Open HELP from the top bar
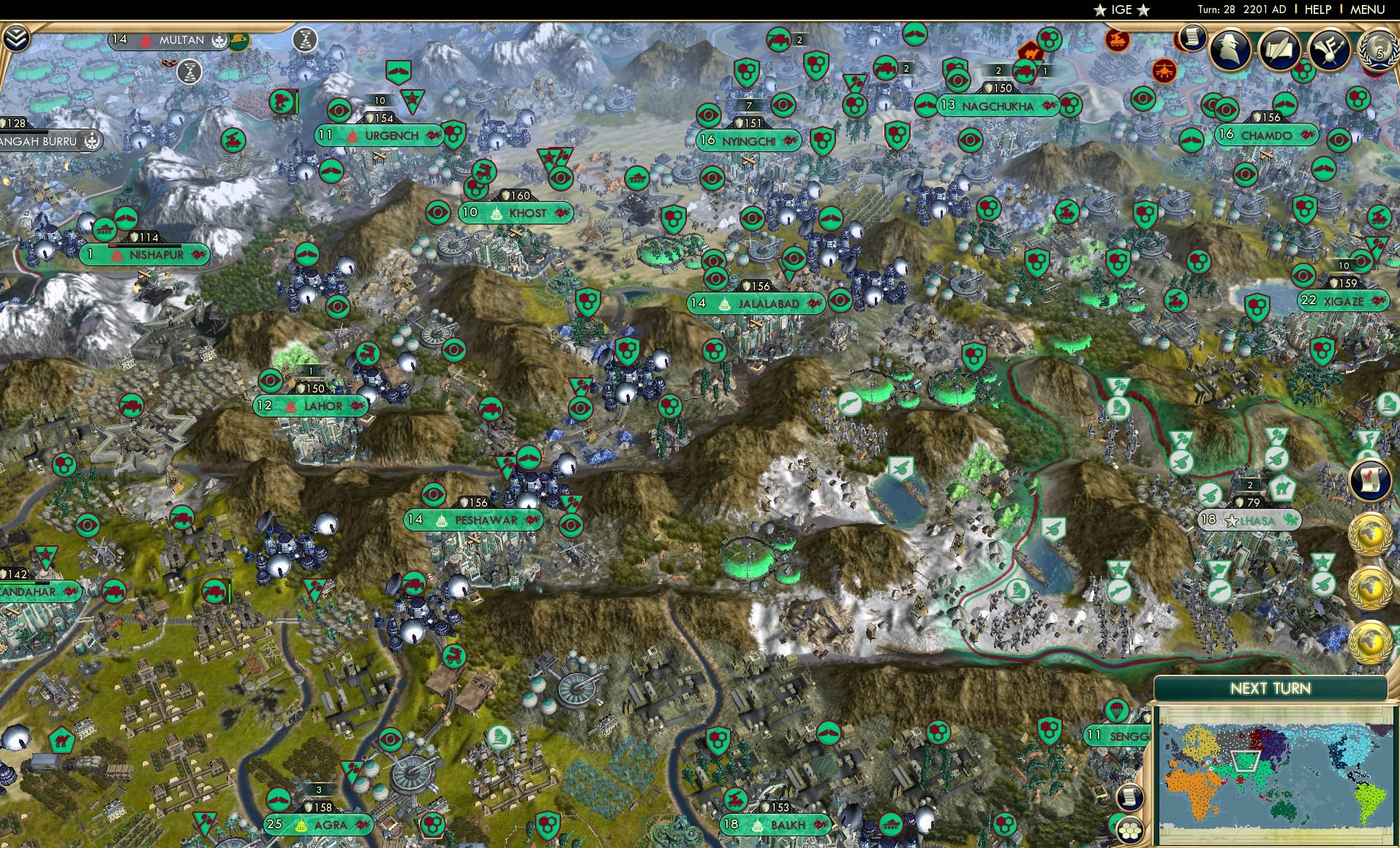Image resolution: width=1400 pixels, height=848 pixels. [1317, 10]
